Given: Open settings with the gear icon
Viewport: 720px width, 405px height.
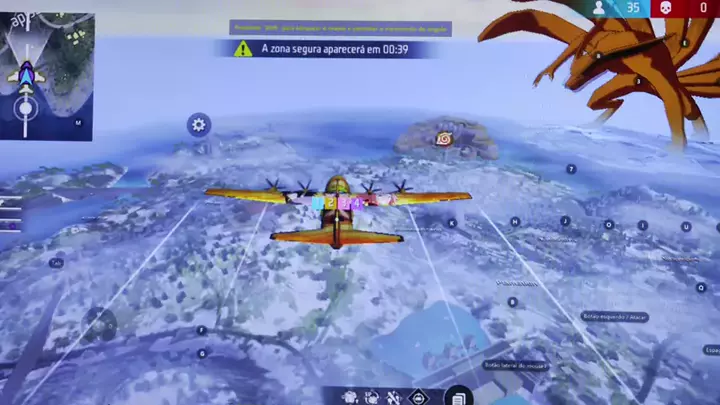Looking at the screenshot, I should coord(199,125).
